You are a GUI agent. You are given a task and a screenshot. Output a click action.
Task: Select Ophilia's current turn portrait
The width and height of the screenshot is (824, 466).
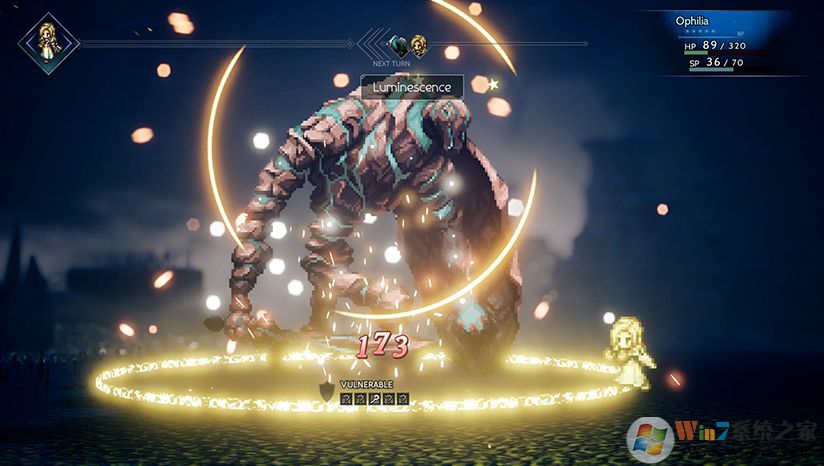pyautogui.click(x=47, y=43)
